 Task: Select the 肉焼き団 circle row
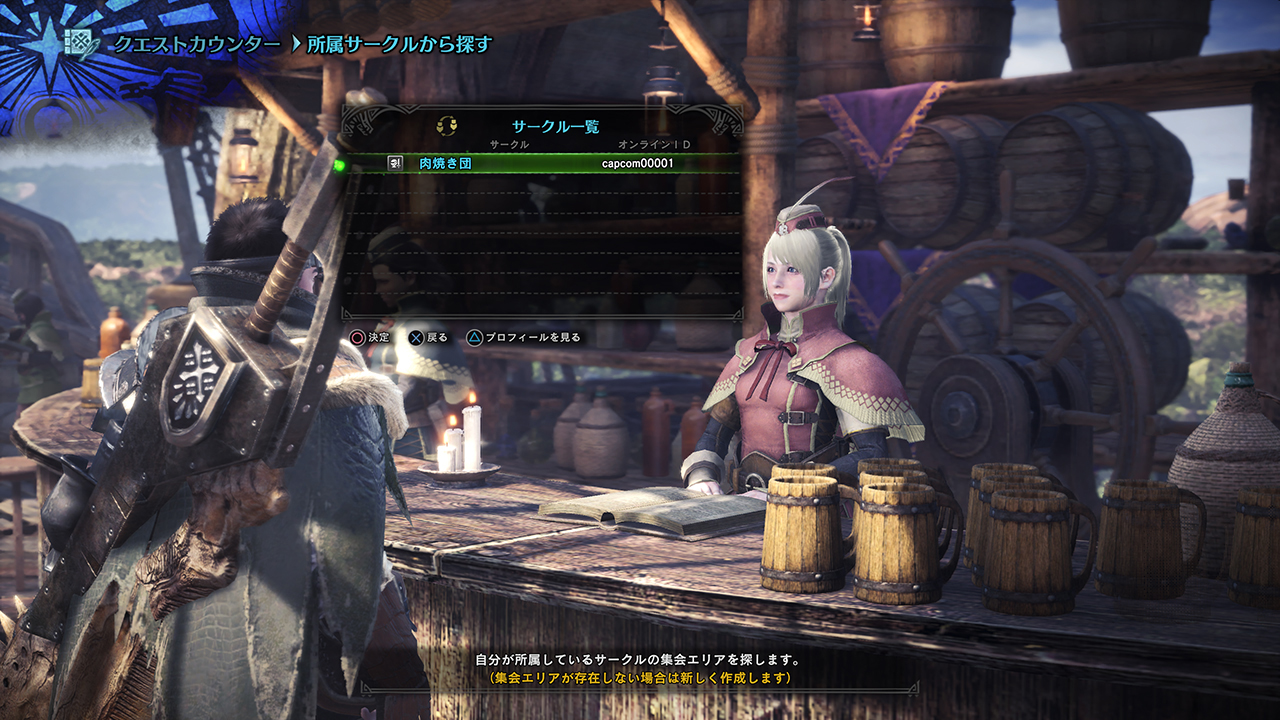540,163
